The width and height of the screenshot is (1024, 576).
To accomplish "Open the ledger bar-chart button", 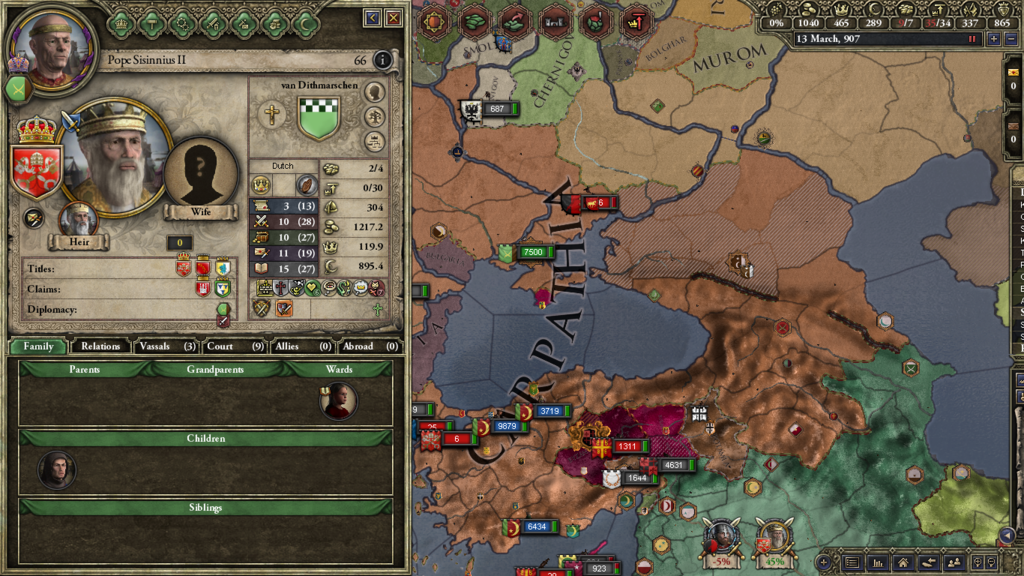I will (x=878, y=564).
